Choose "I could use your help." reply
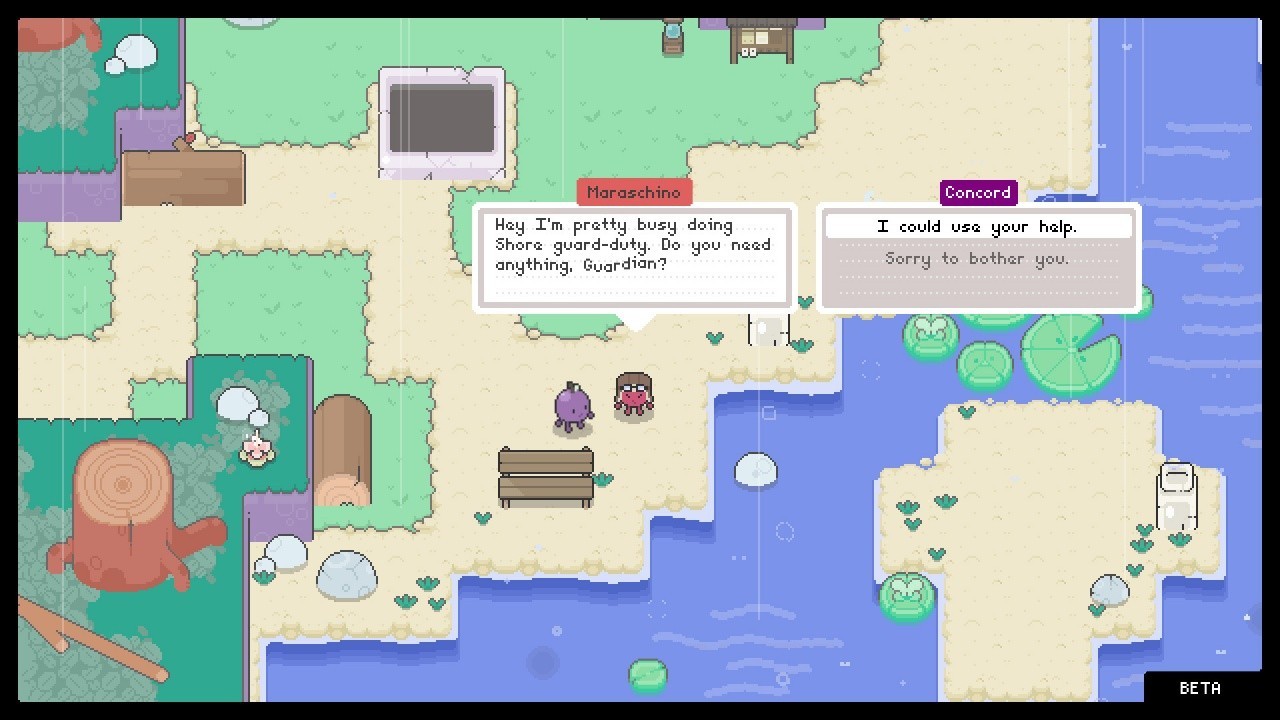 [x=977, y=227]
